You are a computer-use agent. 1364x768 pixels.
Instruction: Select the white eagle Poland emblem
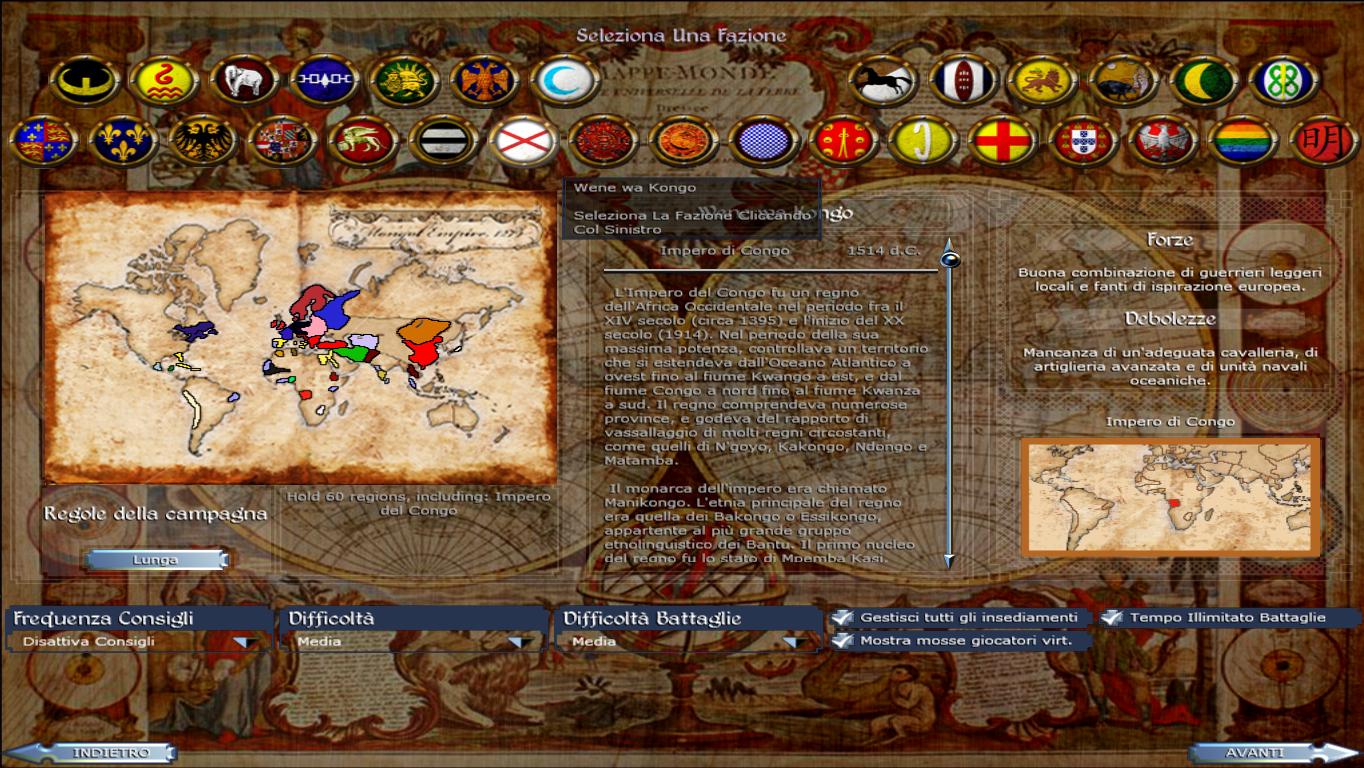coord(1161,140)
